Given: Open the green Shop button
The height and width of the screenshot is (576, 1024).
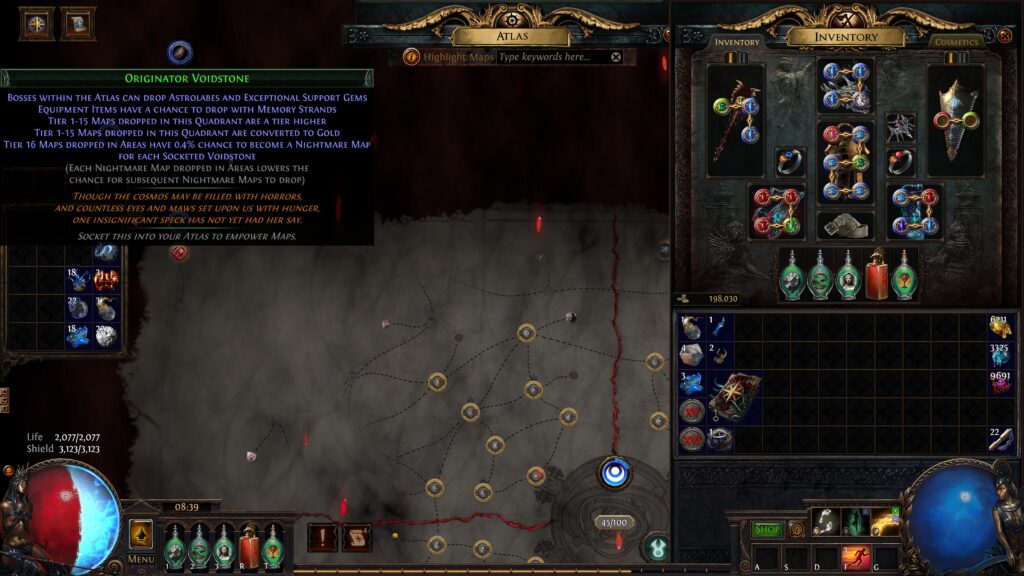Looking at the screenshot, I should pyautogui.click(x=767, y=529).
